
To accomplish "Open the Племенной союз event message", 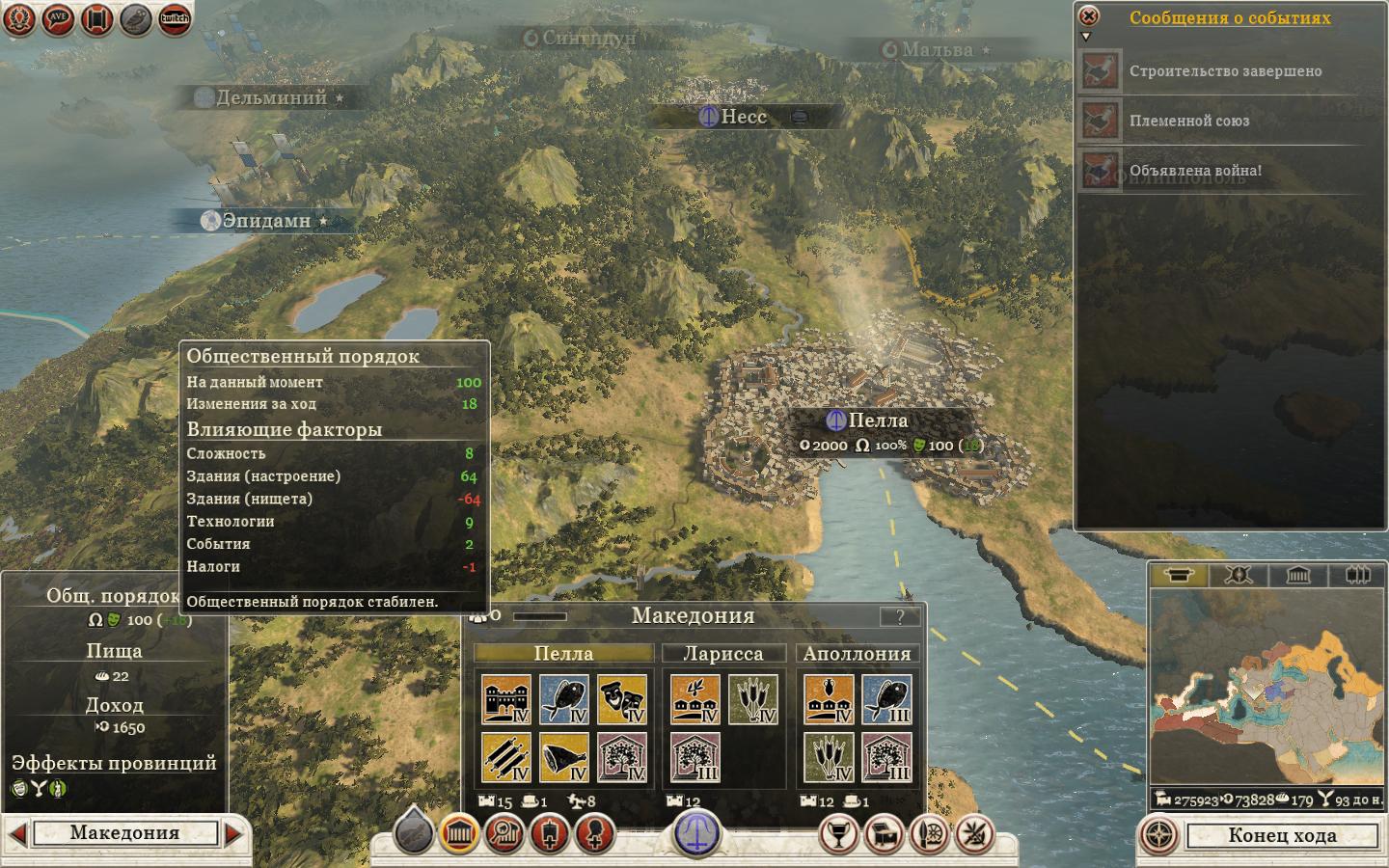I will pyautogui.click(x=1188, y=122).
